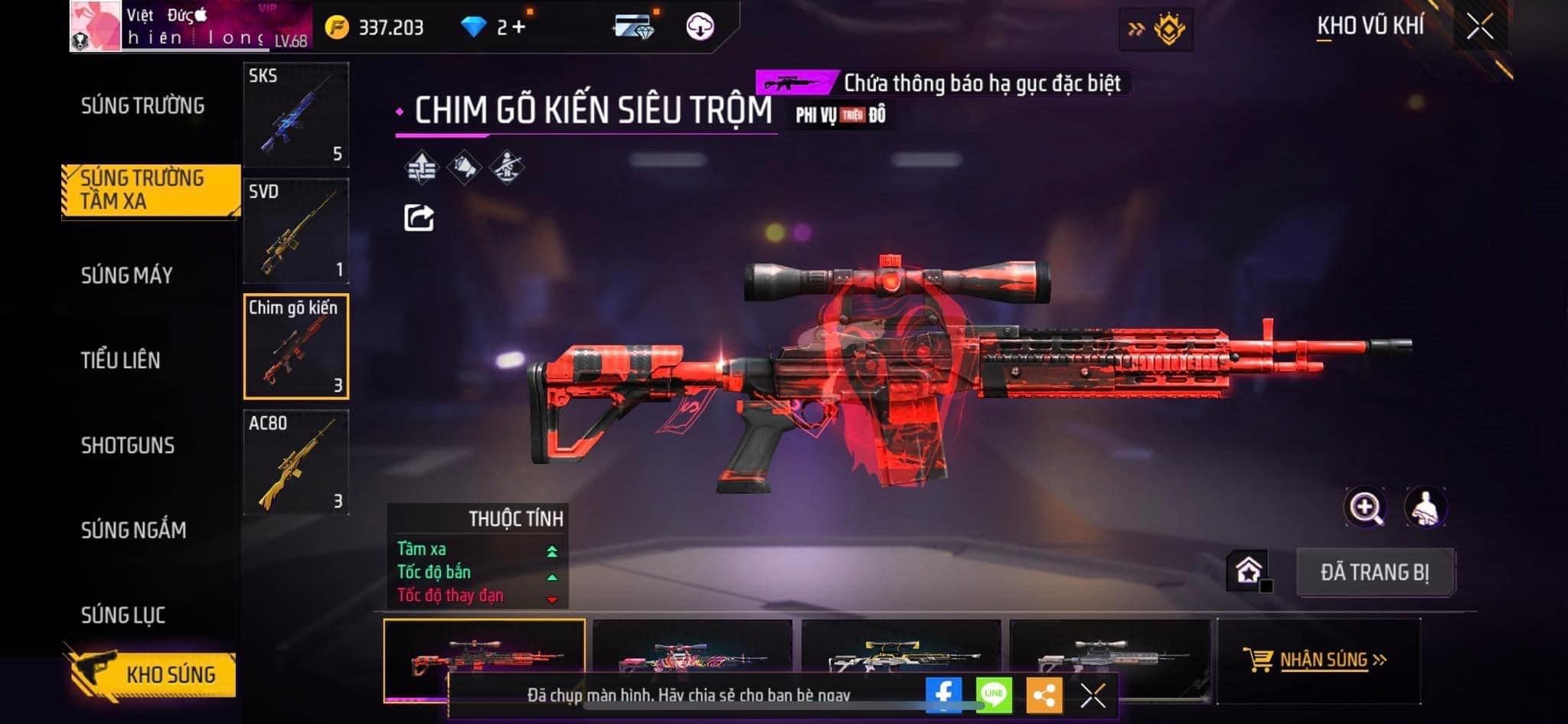The image size is (1568, 724).
Task: Click the Kho Súng button
Action: tap(153, 674)
